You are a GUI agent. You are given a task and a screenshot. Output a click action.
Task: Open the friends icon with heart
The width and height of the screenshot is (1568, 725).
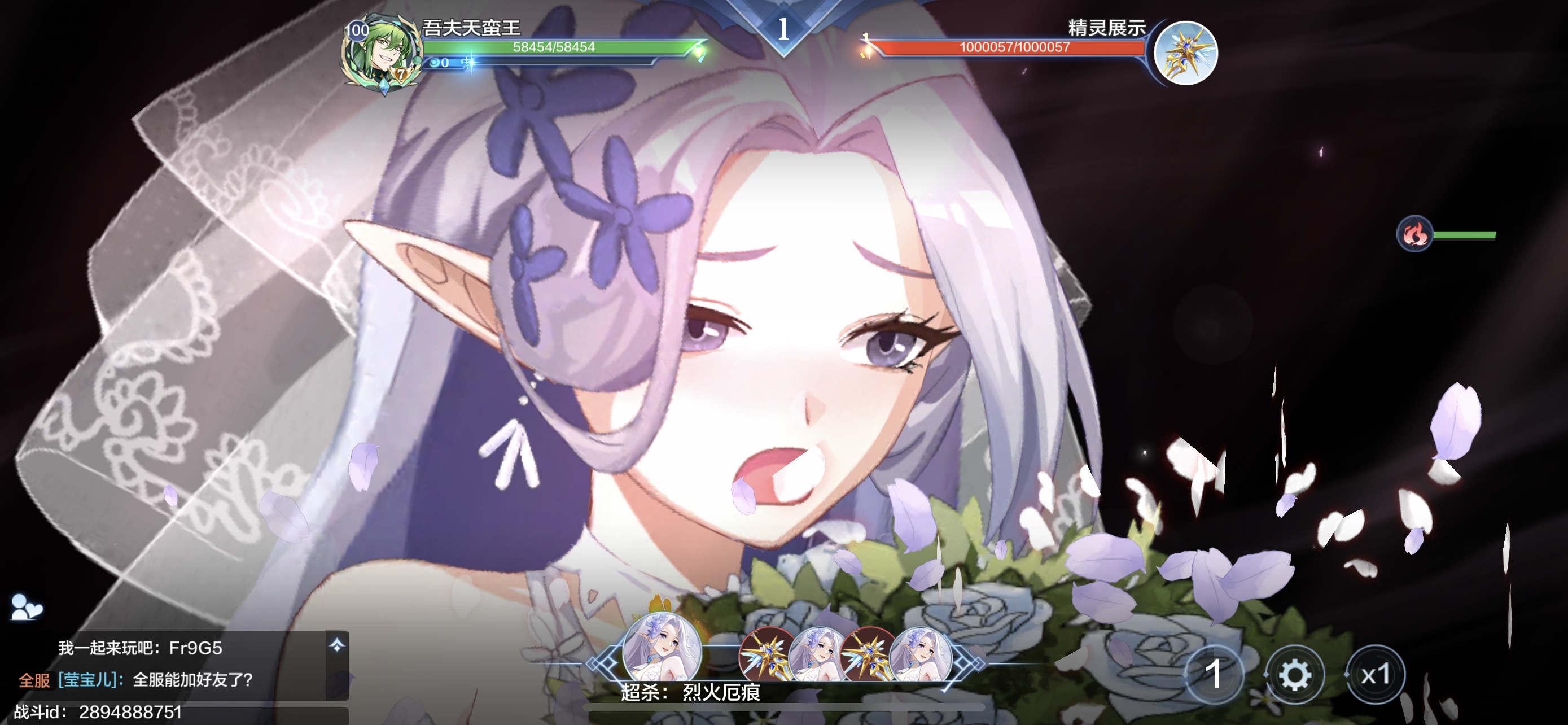(x=26, y=607)
